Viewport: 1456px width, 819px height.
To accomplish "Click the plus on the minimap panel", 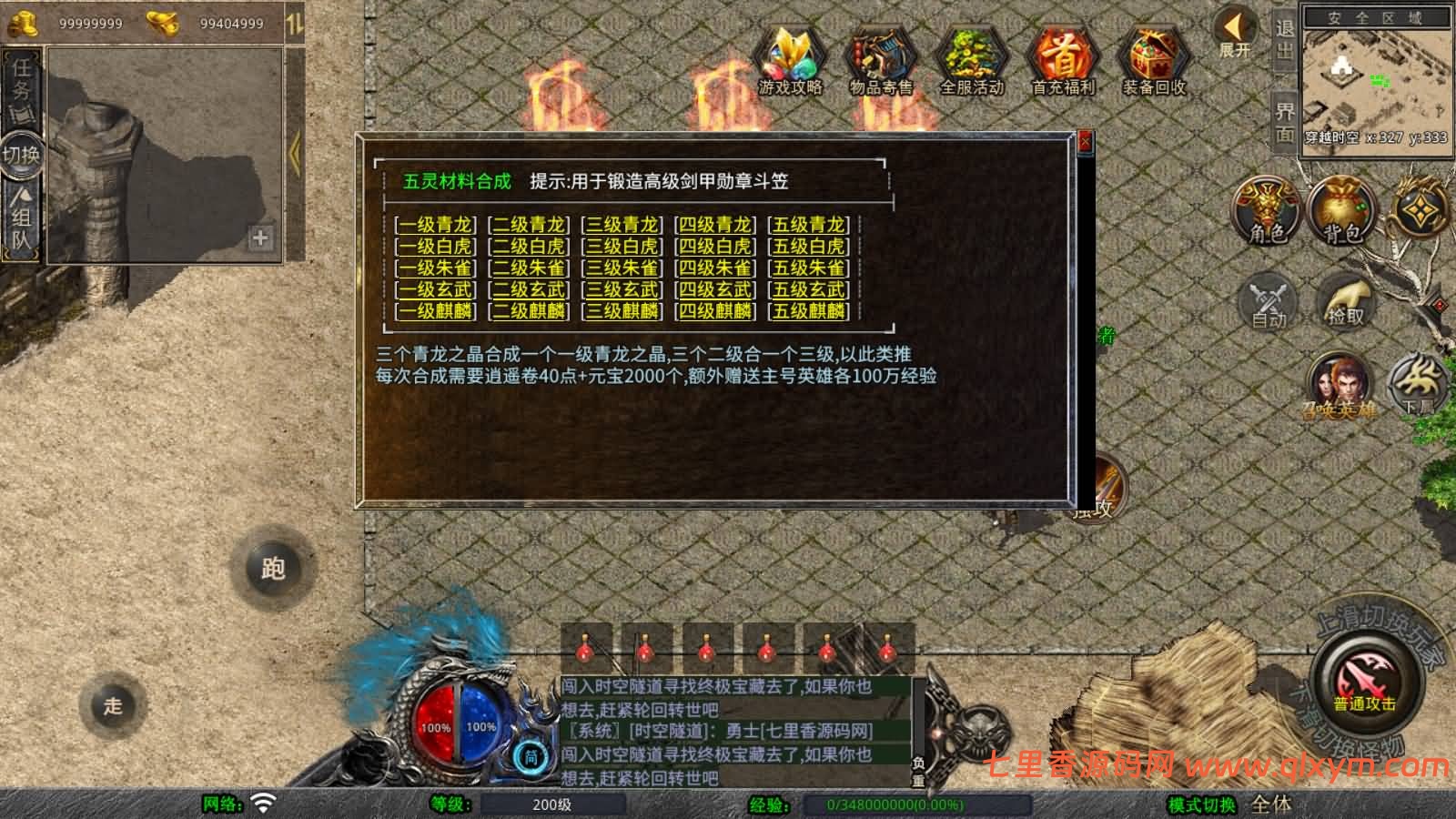I will (262, 239).
